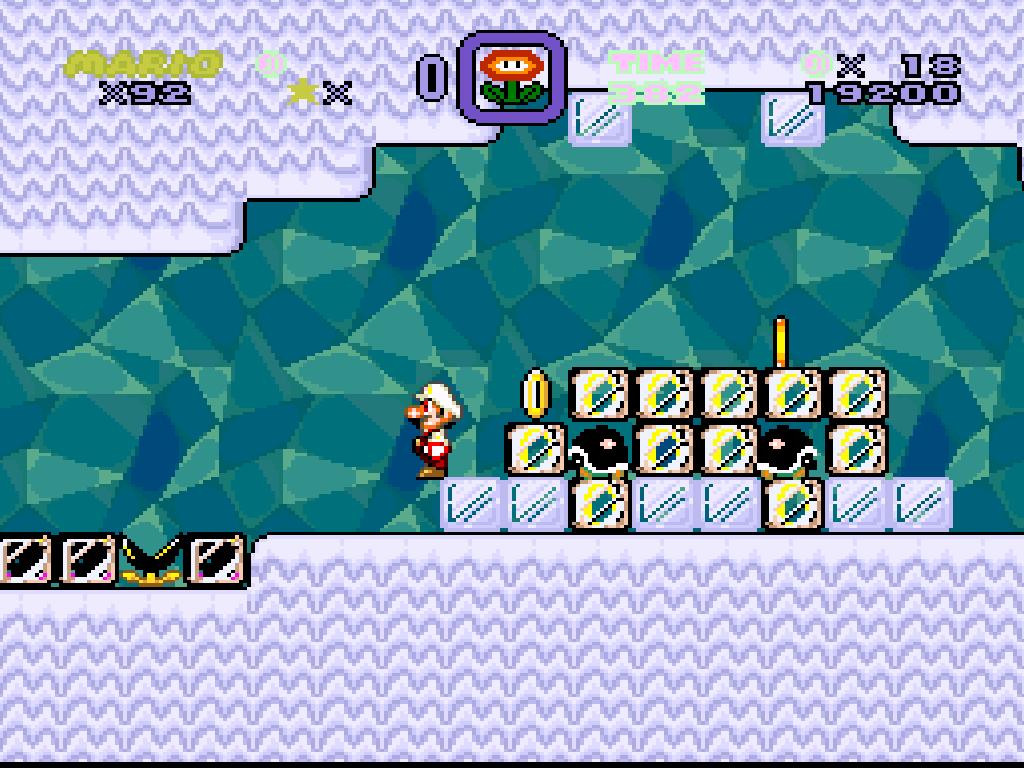Select the reserve Fire Flower item box
This screenshot has height=768, width=1024.
512,77
